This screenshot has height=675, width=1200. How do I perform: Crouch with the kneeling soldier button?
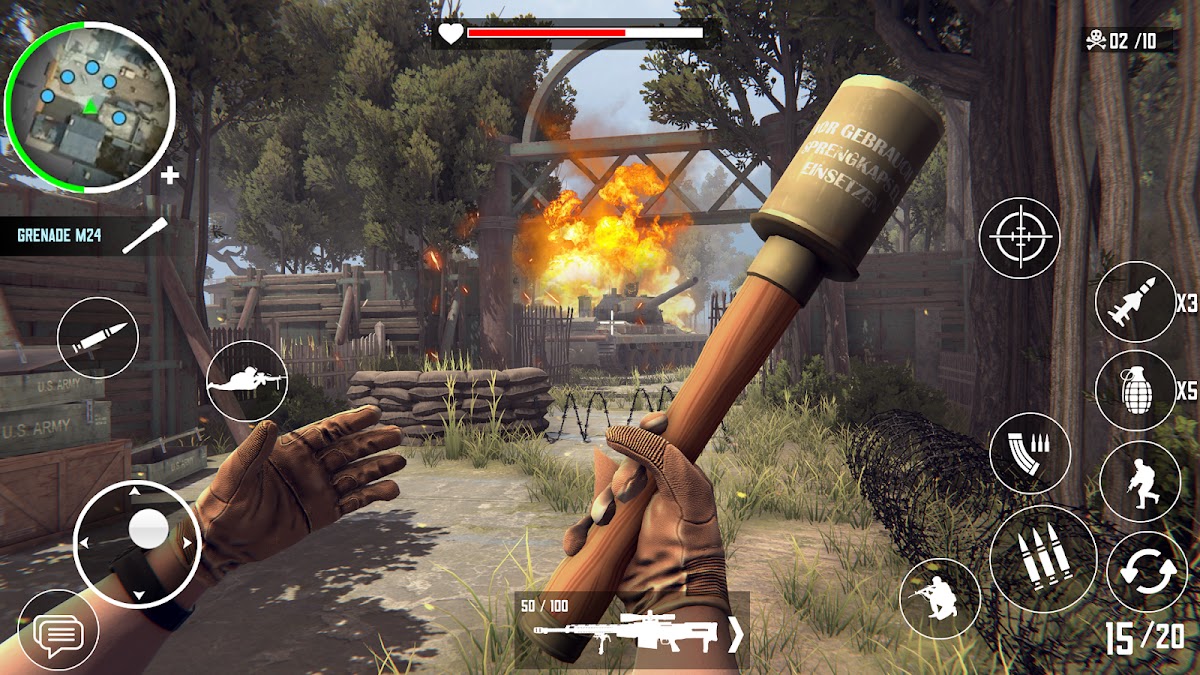click(x=940, y=598)
